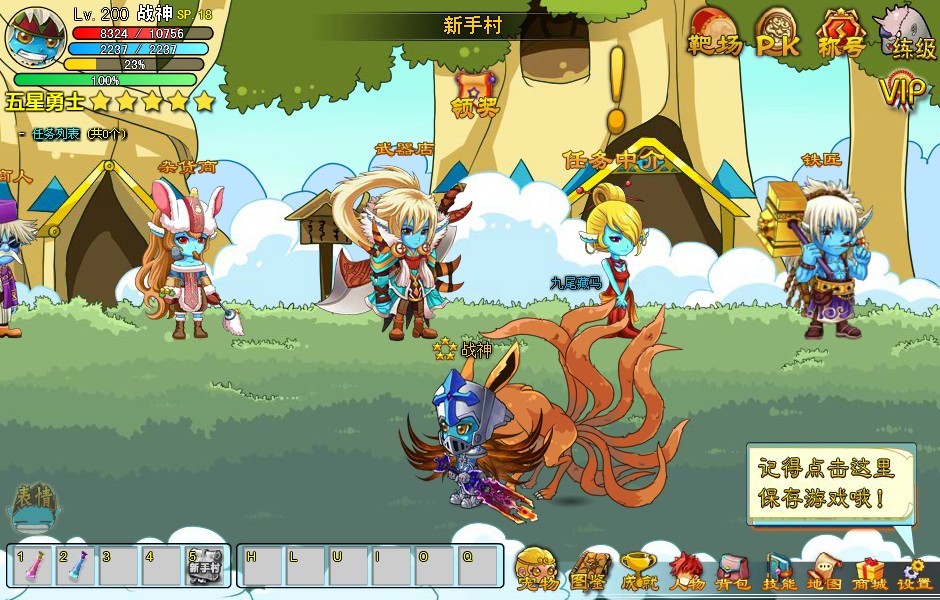This screenshot has height=600, width=940.
Task: Open the 称号 title menu
Action: 840,34
